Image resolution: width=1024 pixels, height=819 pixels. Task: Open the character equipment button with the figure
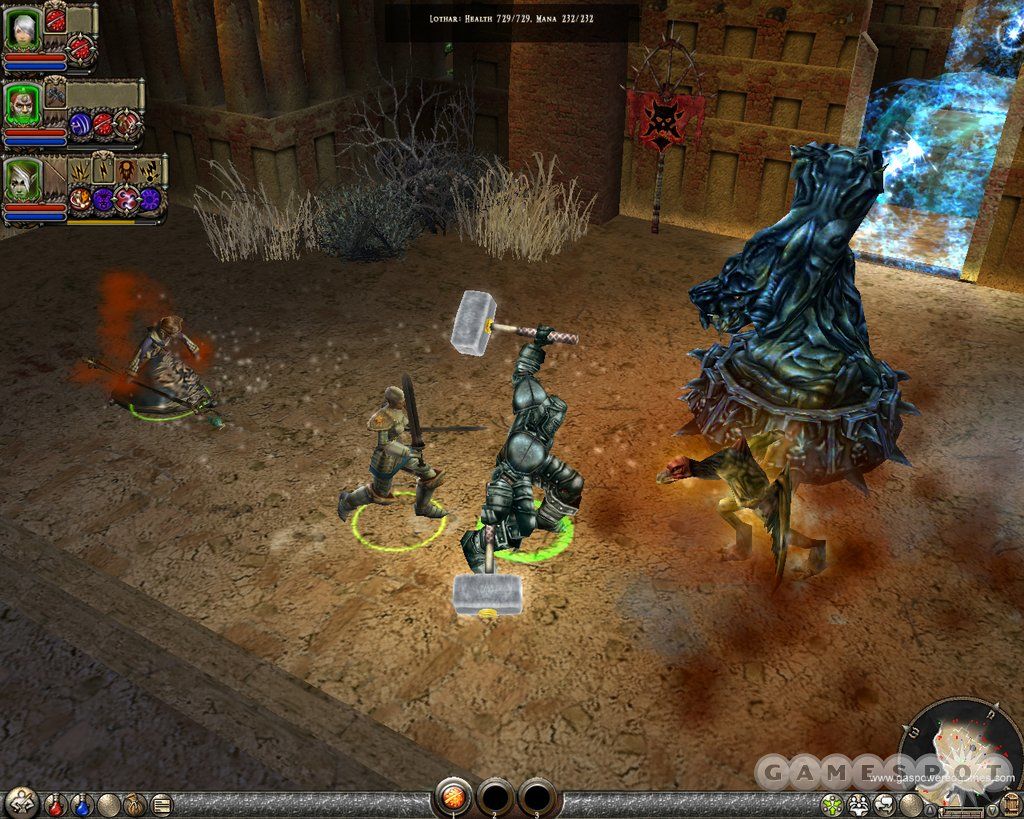click(22, 801)
